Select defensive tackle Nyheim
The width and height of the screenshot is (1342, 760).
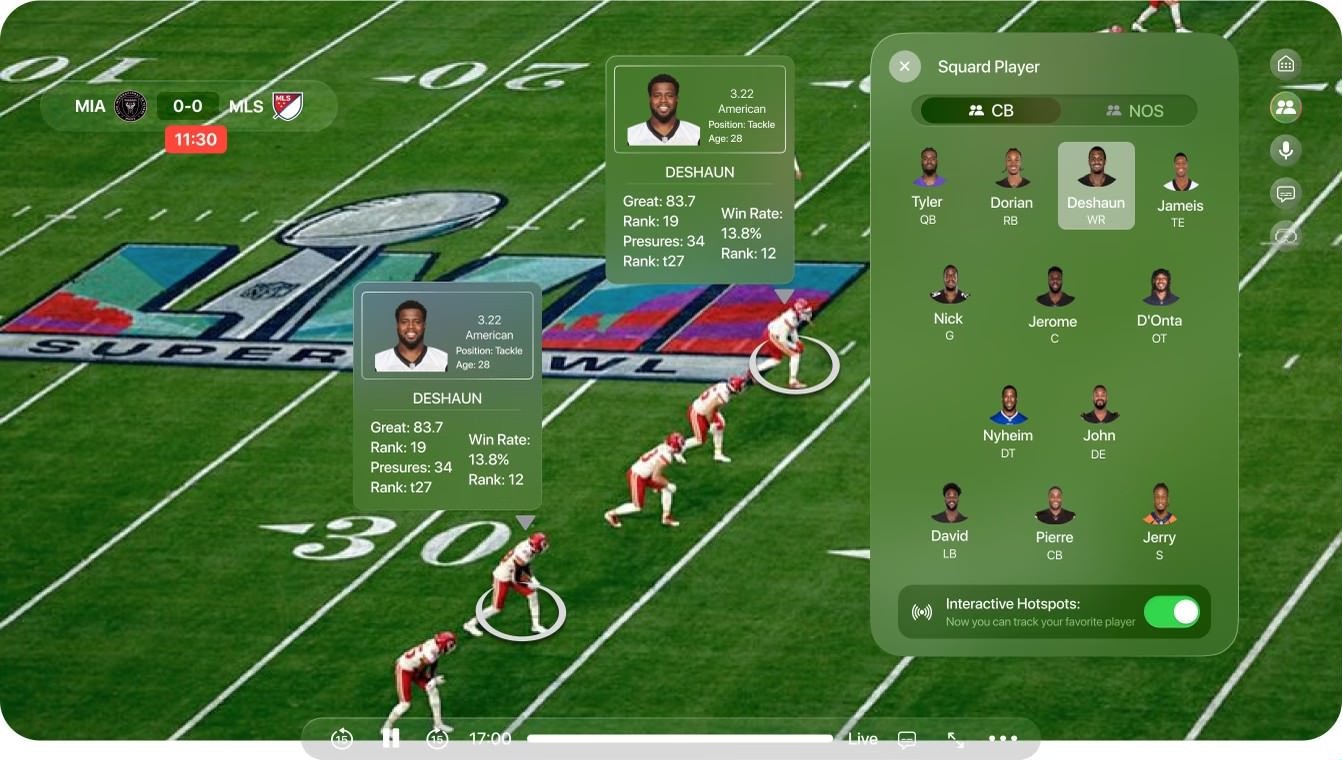(x=1008, y=421)
